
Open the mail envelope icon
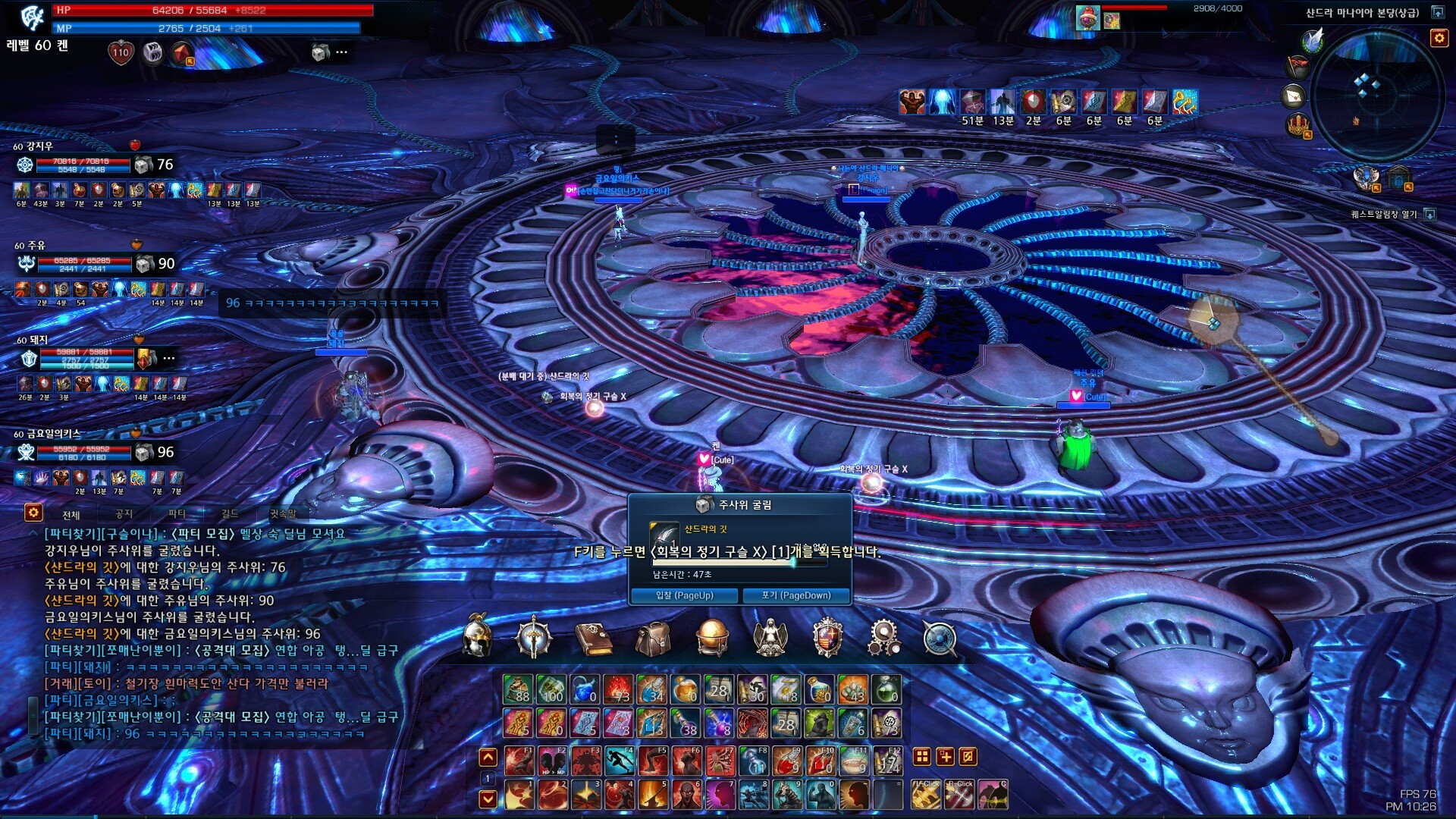(x=1294, y=96)
